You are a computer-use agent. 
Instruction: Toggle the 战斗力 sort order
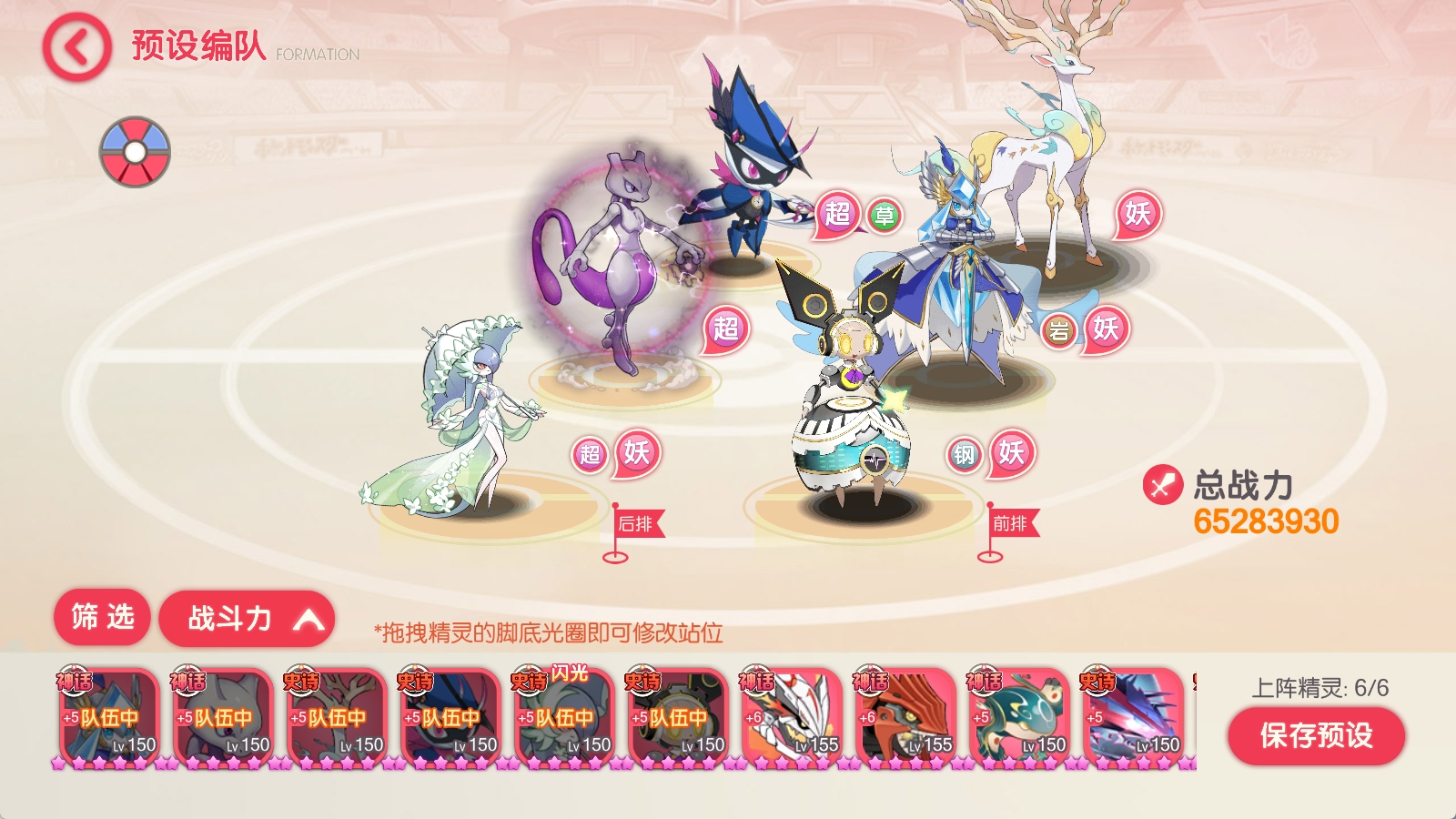click(x=247, y=620)
